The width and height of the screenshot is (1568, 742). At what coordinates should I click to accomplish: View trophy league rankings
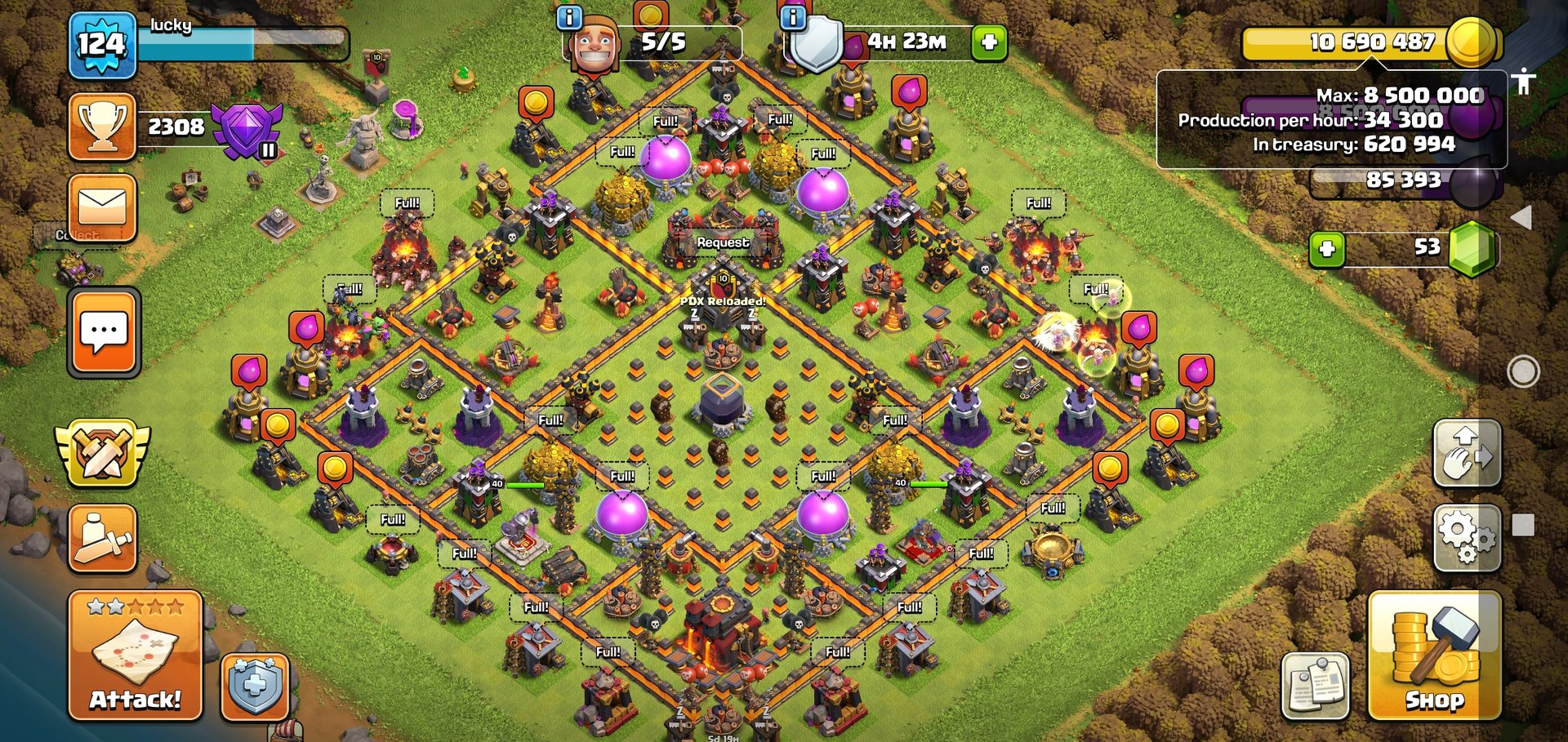[x=102, y=127]
